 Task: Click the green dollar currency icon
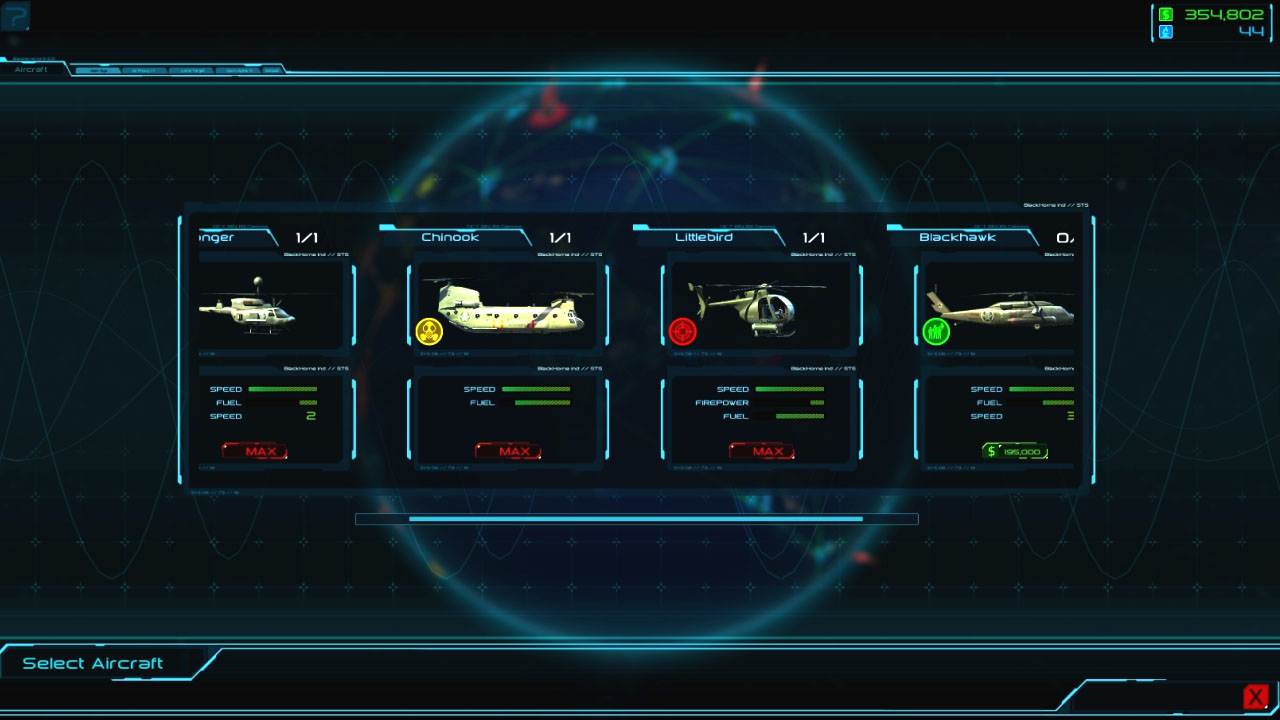click(x=1168, y=15)
